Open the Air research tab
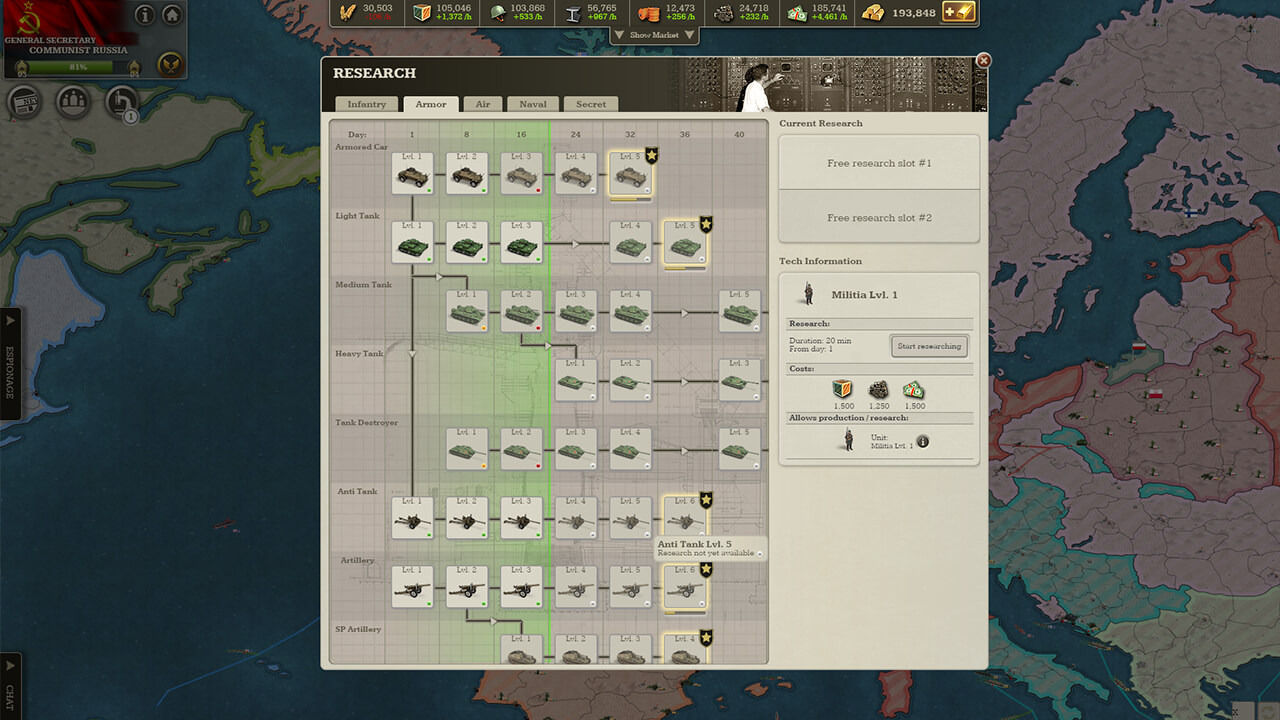The image size is (1280, 720). [482, 104]
